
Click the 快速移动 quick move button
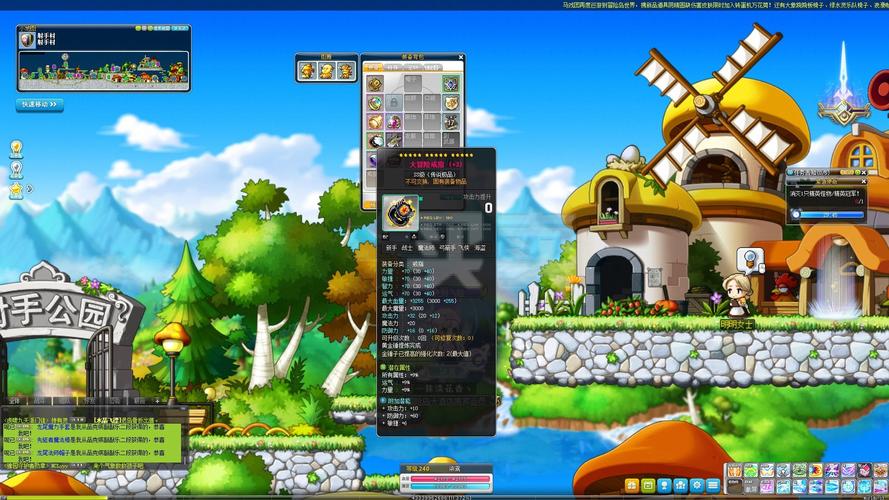(39, 104)
